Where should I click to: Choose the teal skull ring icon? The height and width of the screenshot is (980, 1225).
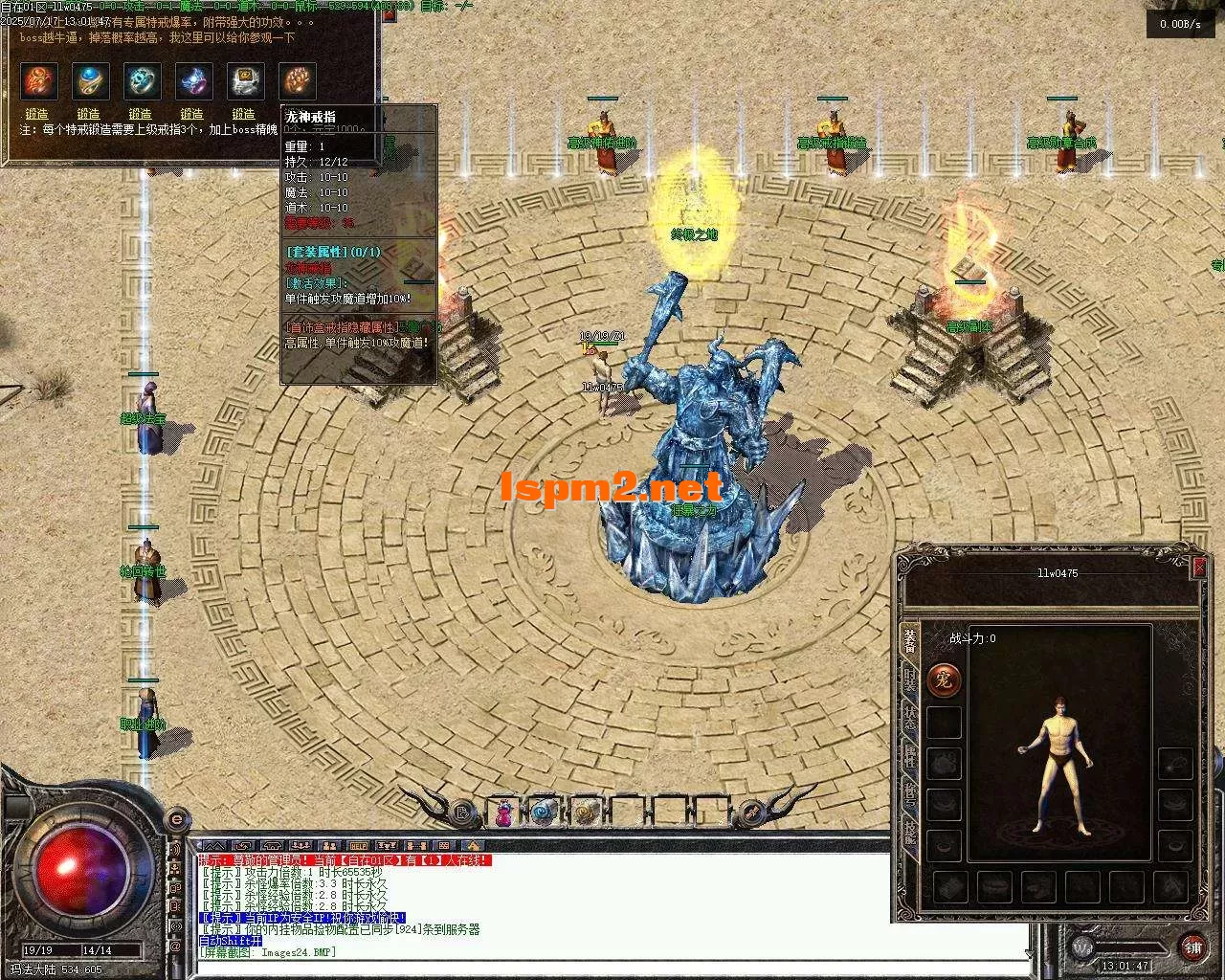tap(142, 81)
